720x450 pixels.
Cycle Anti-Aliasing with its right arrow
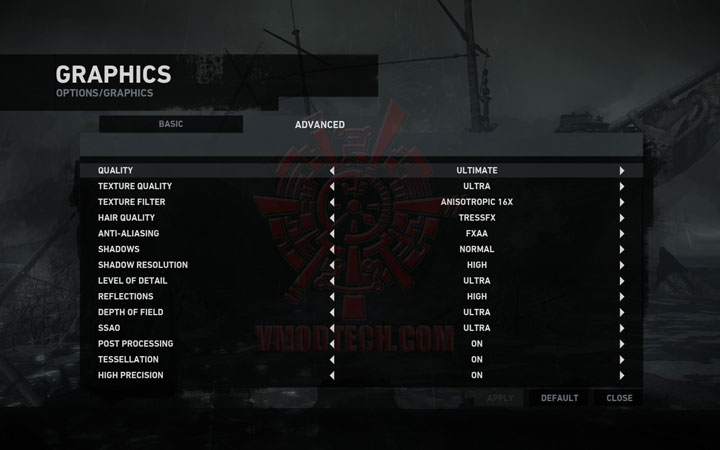pos(622,234)
